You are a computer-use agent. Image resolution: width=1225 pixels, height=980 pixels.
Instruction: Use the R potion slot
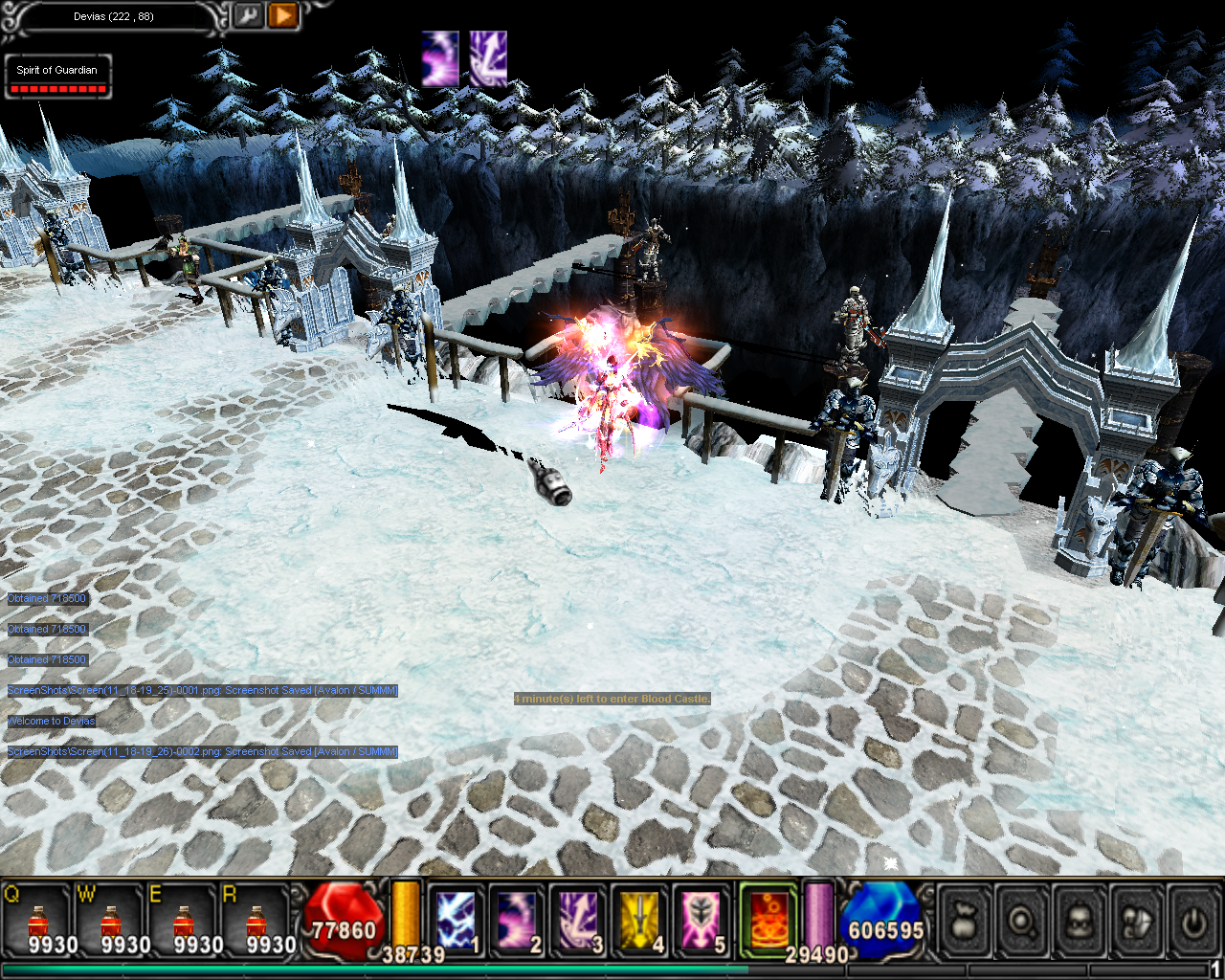(256, 923)
